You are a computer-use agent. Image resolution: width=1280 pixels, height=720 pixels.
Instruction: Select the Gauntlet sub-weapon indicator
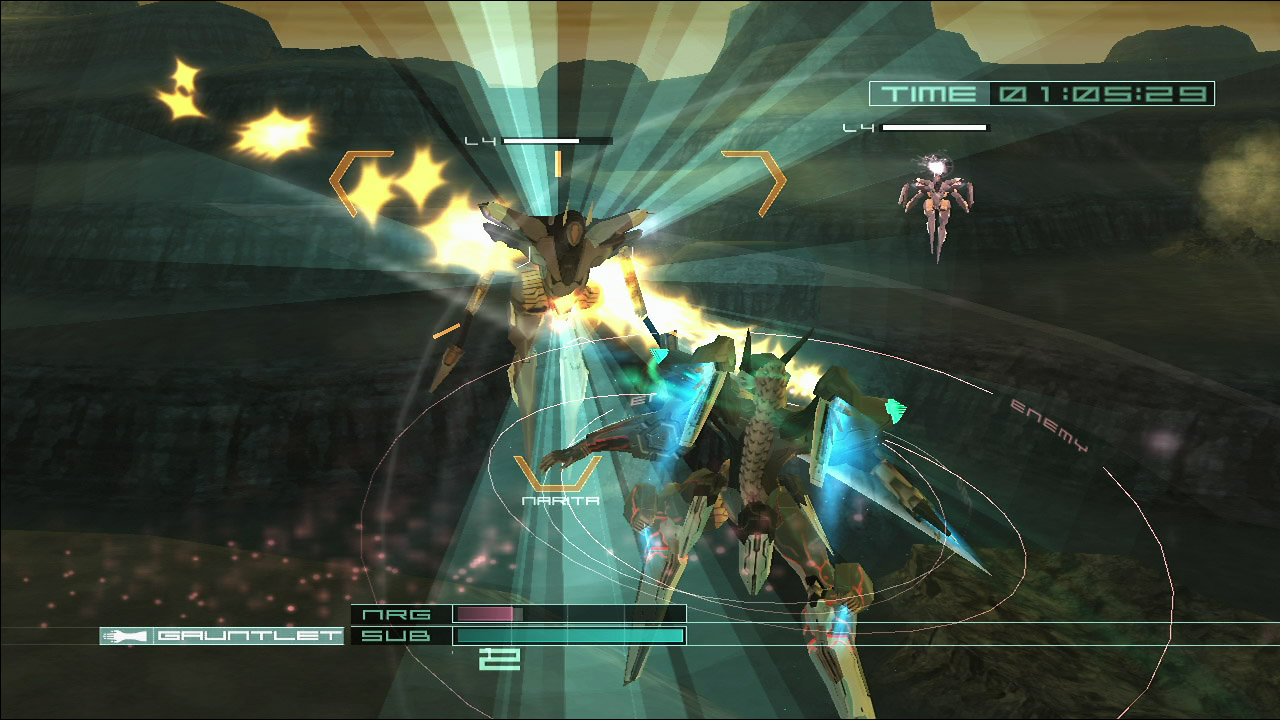click(x=222, y=636)
